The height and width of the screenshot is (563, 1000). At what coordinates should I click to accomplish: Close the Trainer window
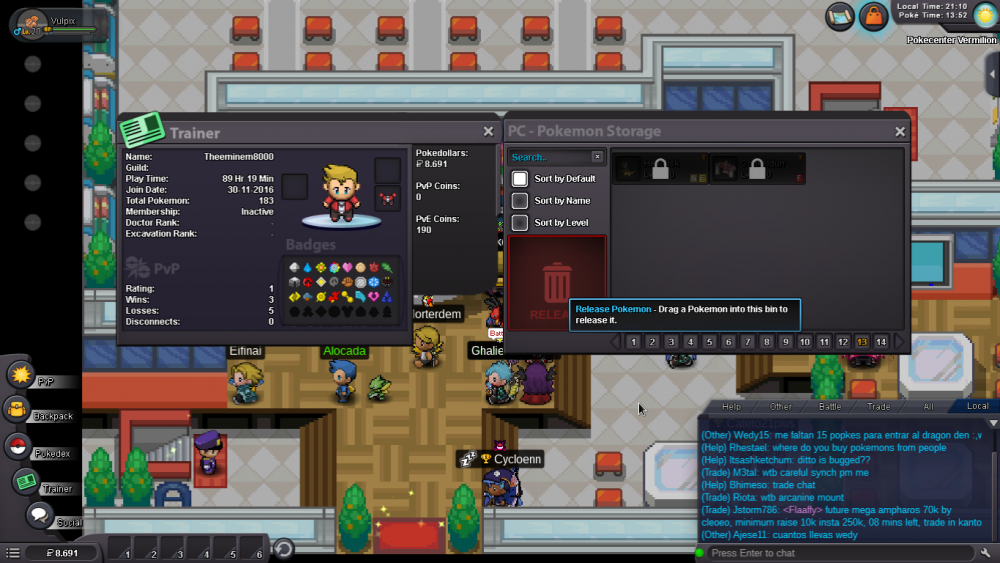click(x=488, y=131)
